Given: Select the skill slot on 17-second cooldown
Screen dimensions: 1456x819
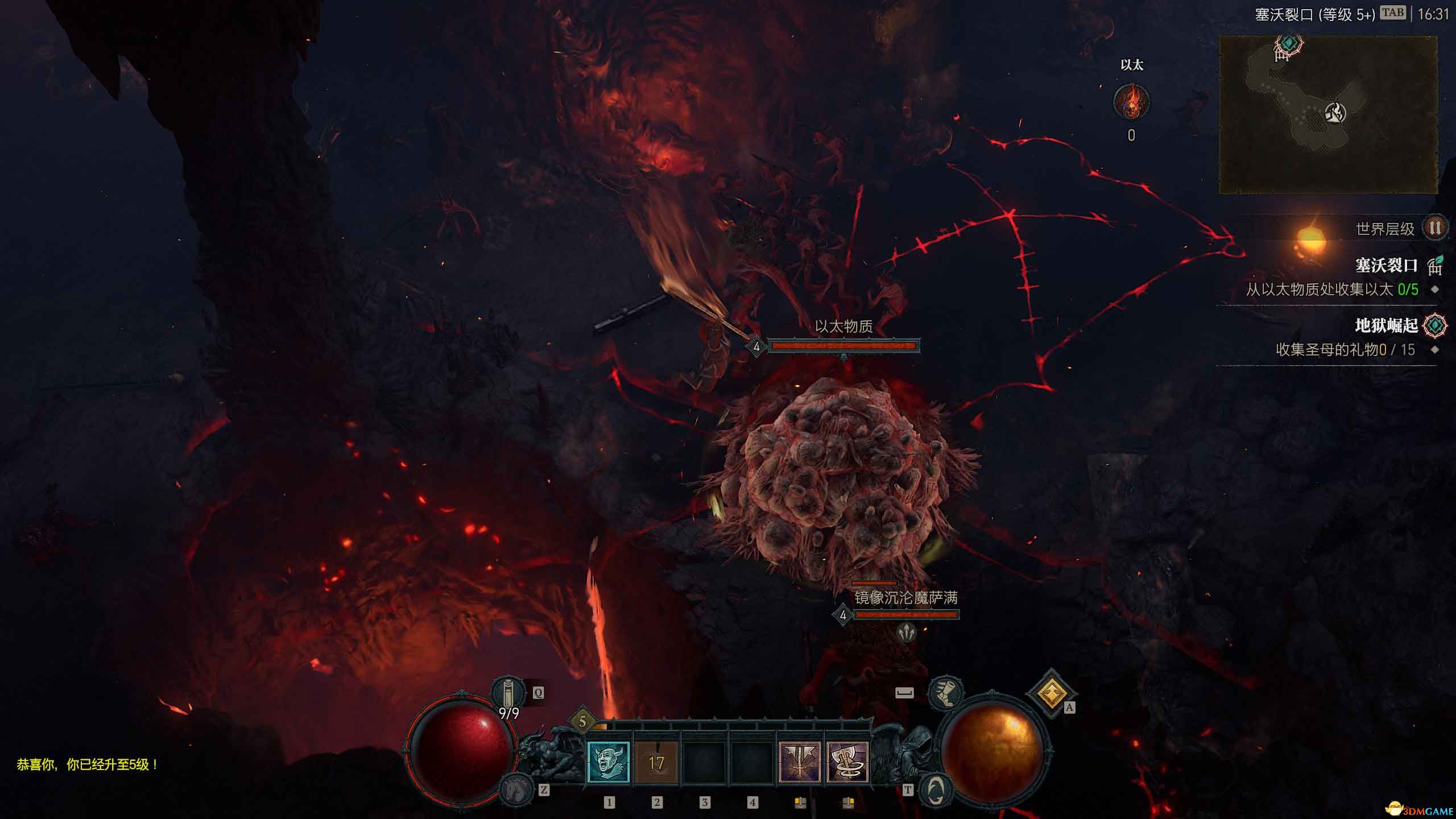Looking at the screenshot, I should point(656,762).
